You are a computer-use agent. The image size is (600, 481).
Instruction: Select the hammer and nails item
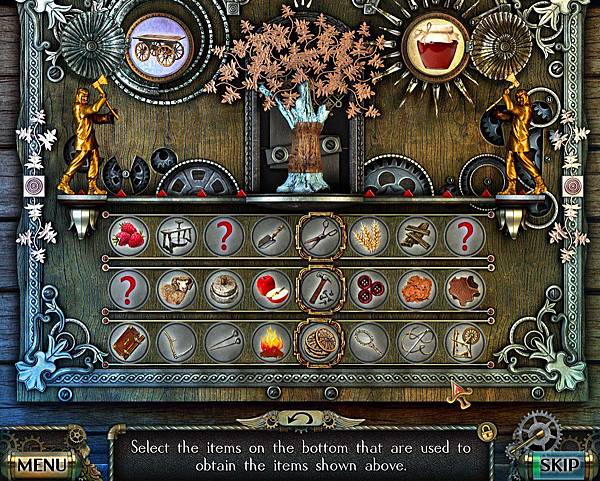321,290
